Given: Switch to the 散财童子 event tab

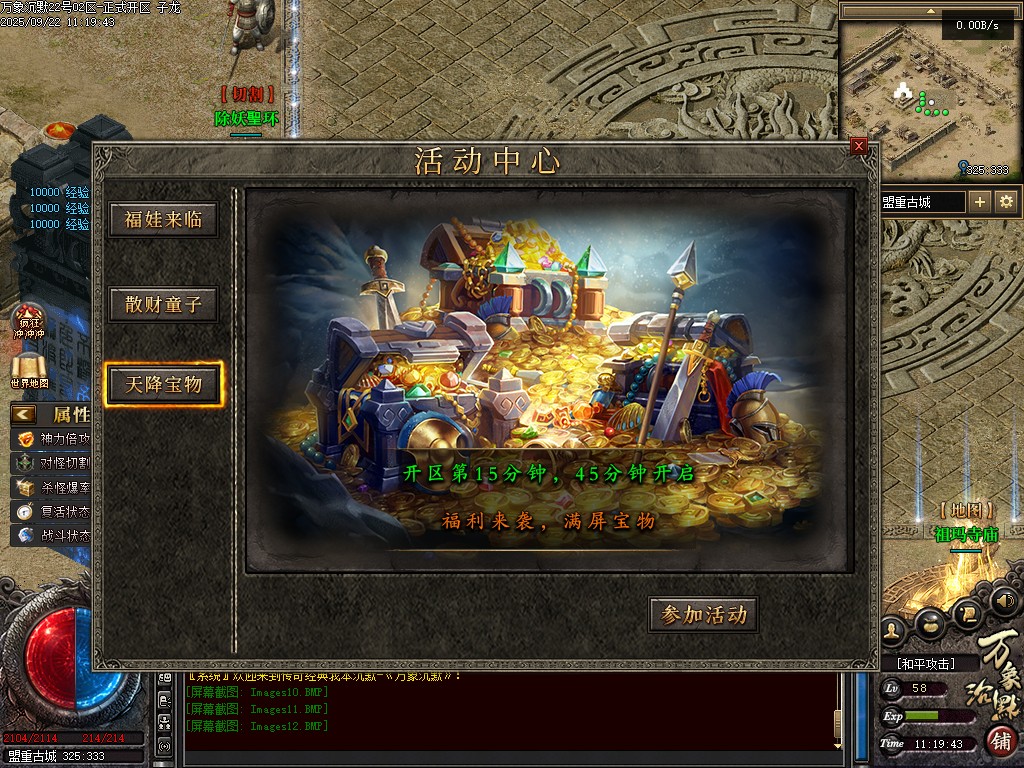Looking at the screenshot, I should tap(163, 304).
